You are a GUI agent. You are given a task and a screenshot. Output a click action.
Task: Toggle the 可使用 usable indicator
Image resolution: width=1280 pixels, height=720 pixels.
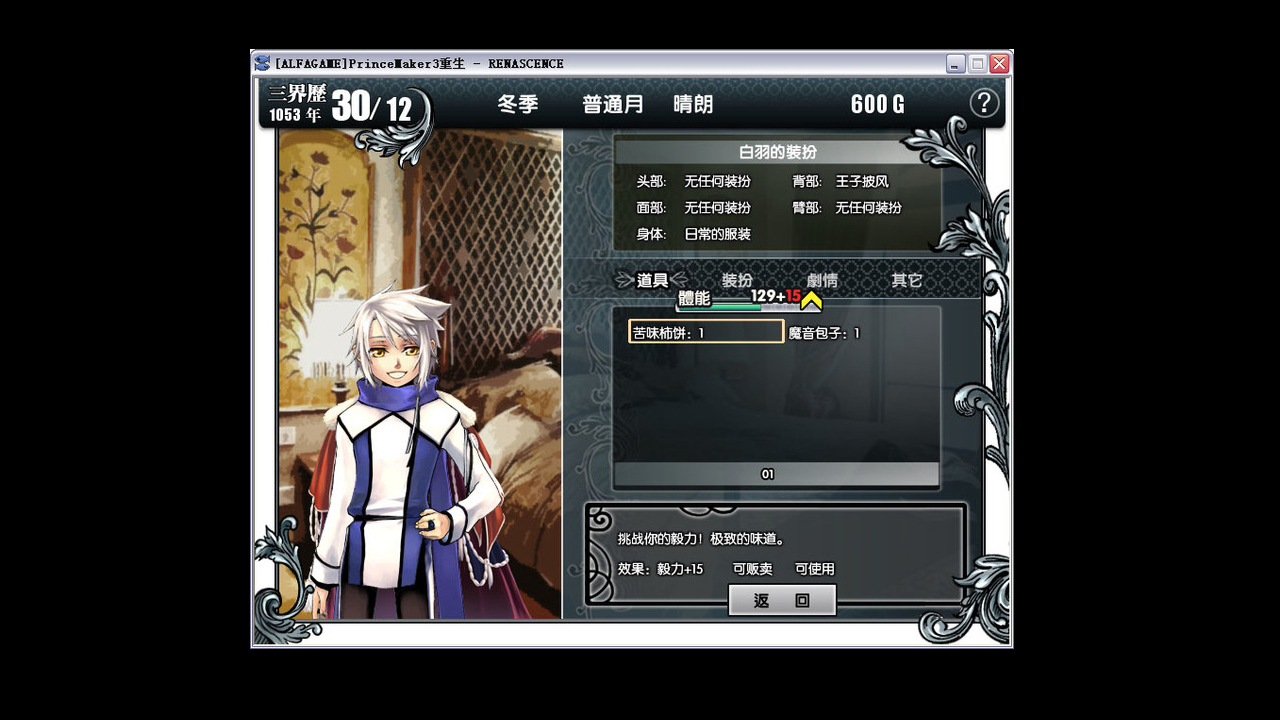click(814, 568)
